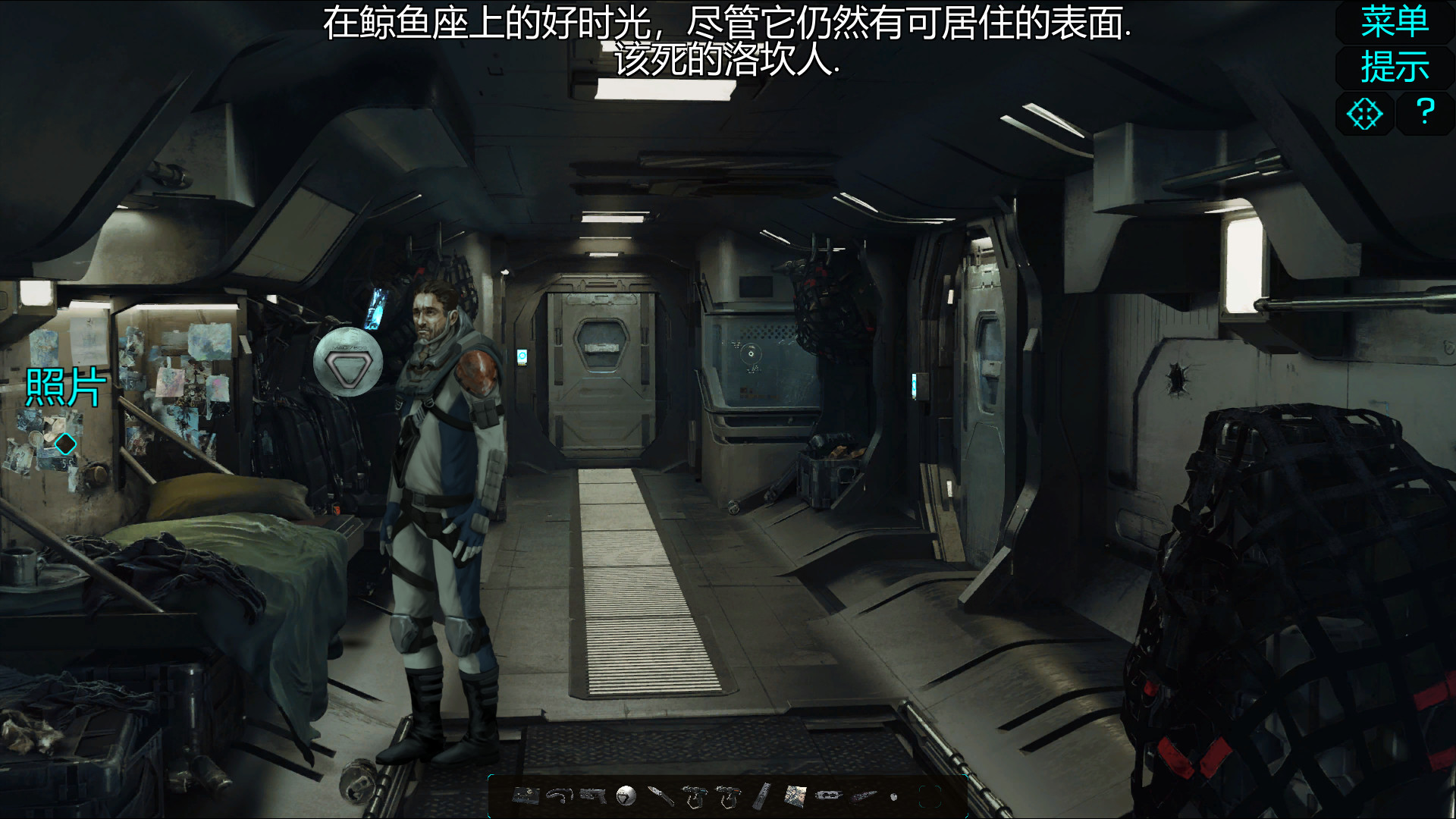Image resolution: width=1456 pixels, height=819 pixels.
Task: Select the white sphere drone item in inventory
Action: [x=626, y=795]
